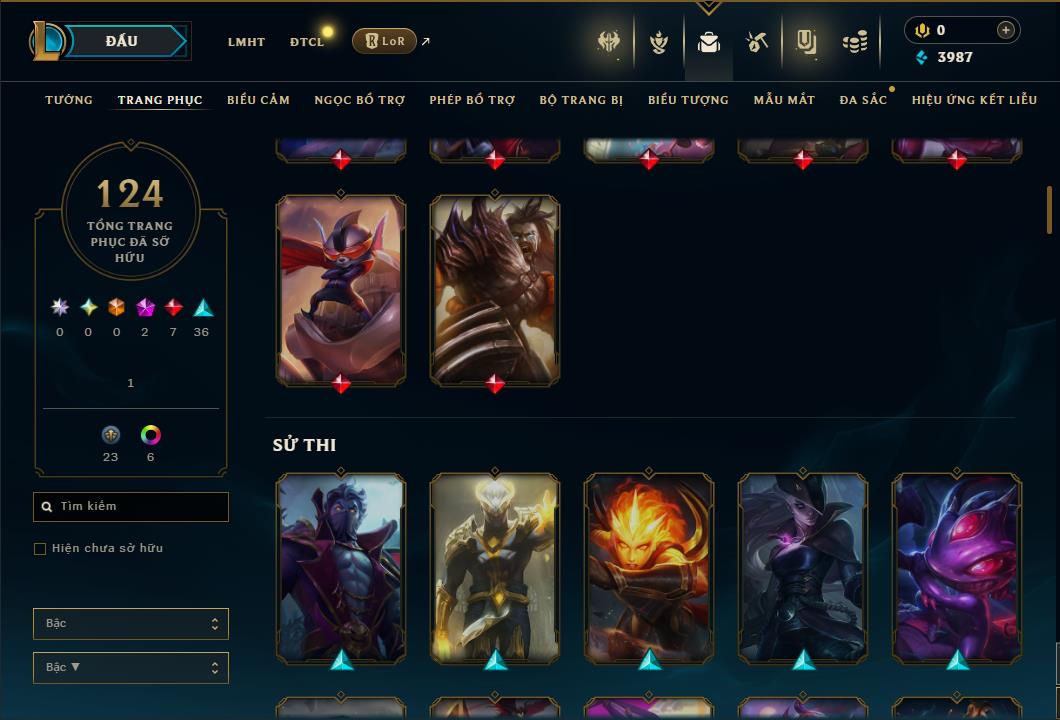Viewport: 1060px width, 720px height.
Task: Click the Tìm kiếm search field
Action: (138, 507)
